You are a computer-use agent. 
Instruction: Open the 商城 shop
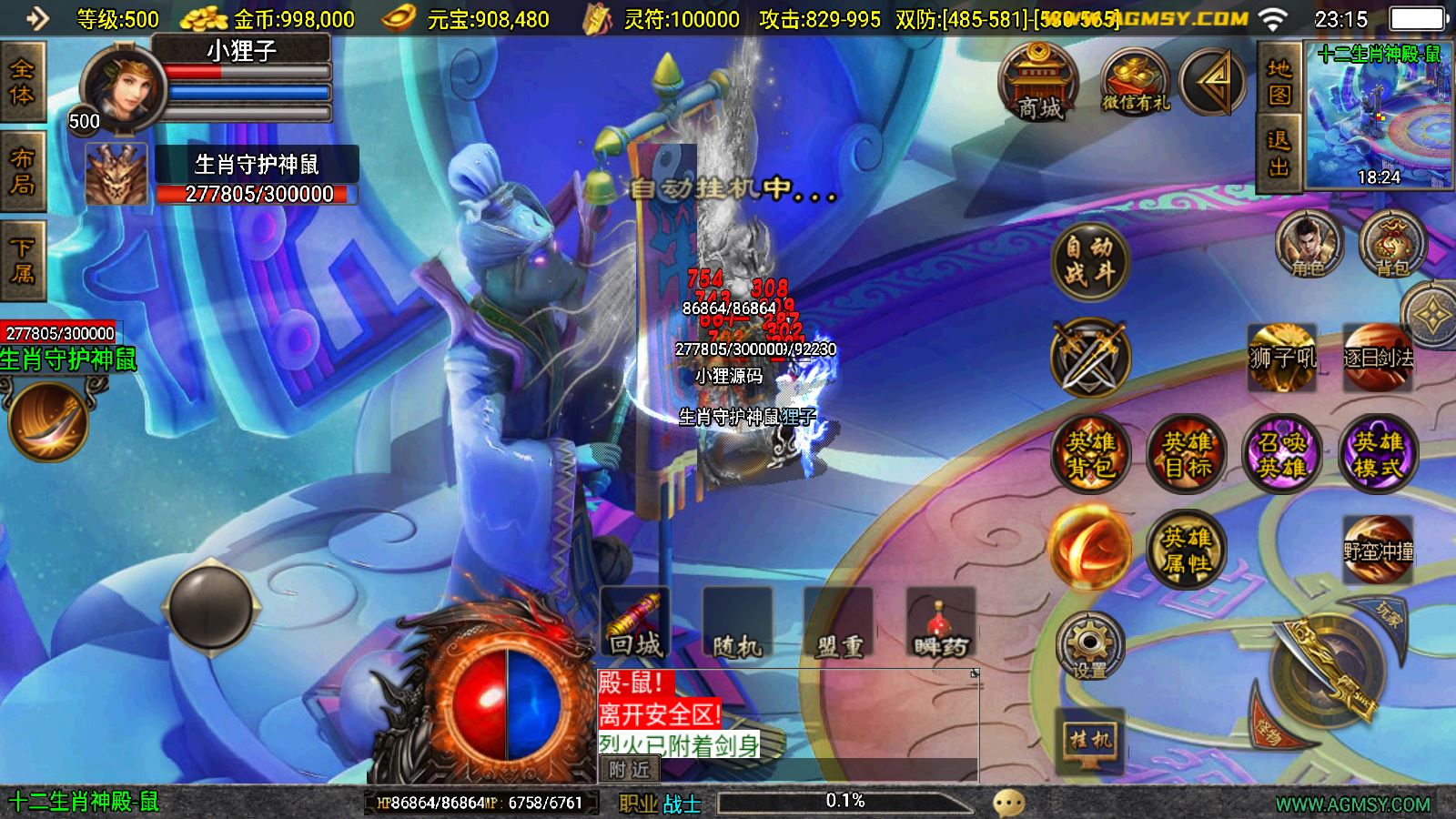point(1038,84)
